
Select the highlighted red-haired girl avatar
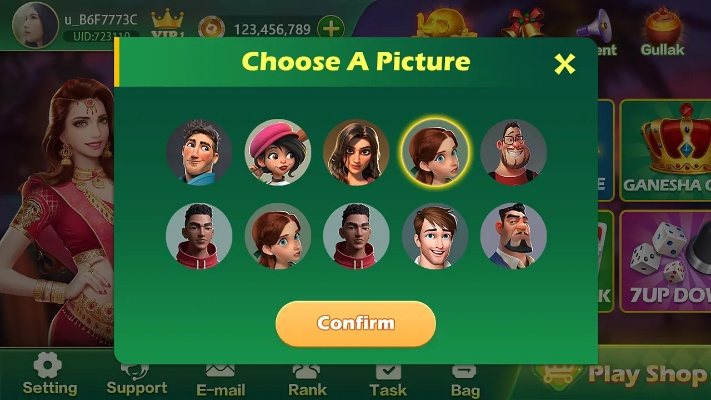point(435,153)
